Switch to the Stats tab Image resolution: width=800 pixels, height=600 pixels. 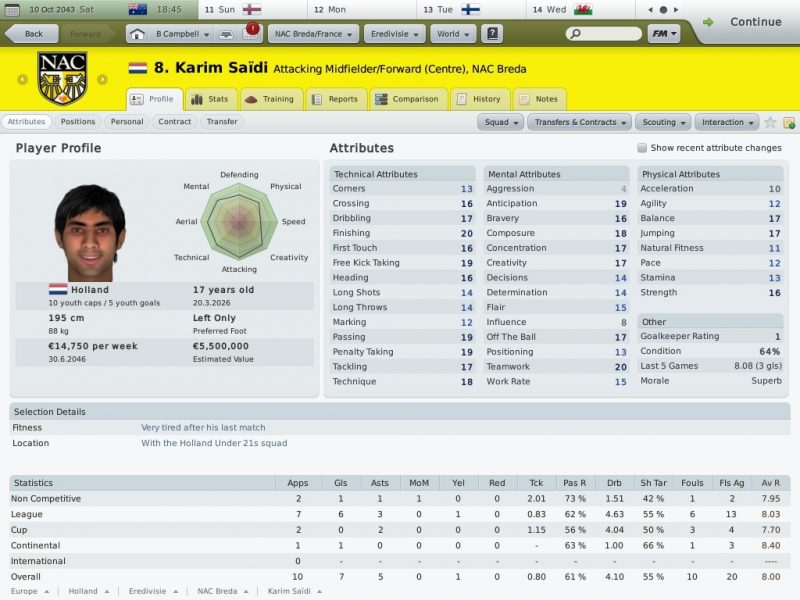(210, 100)
